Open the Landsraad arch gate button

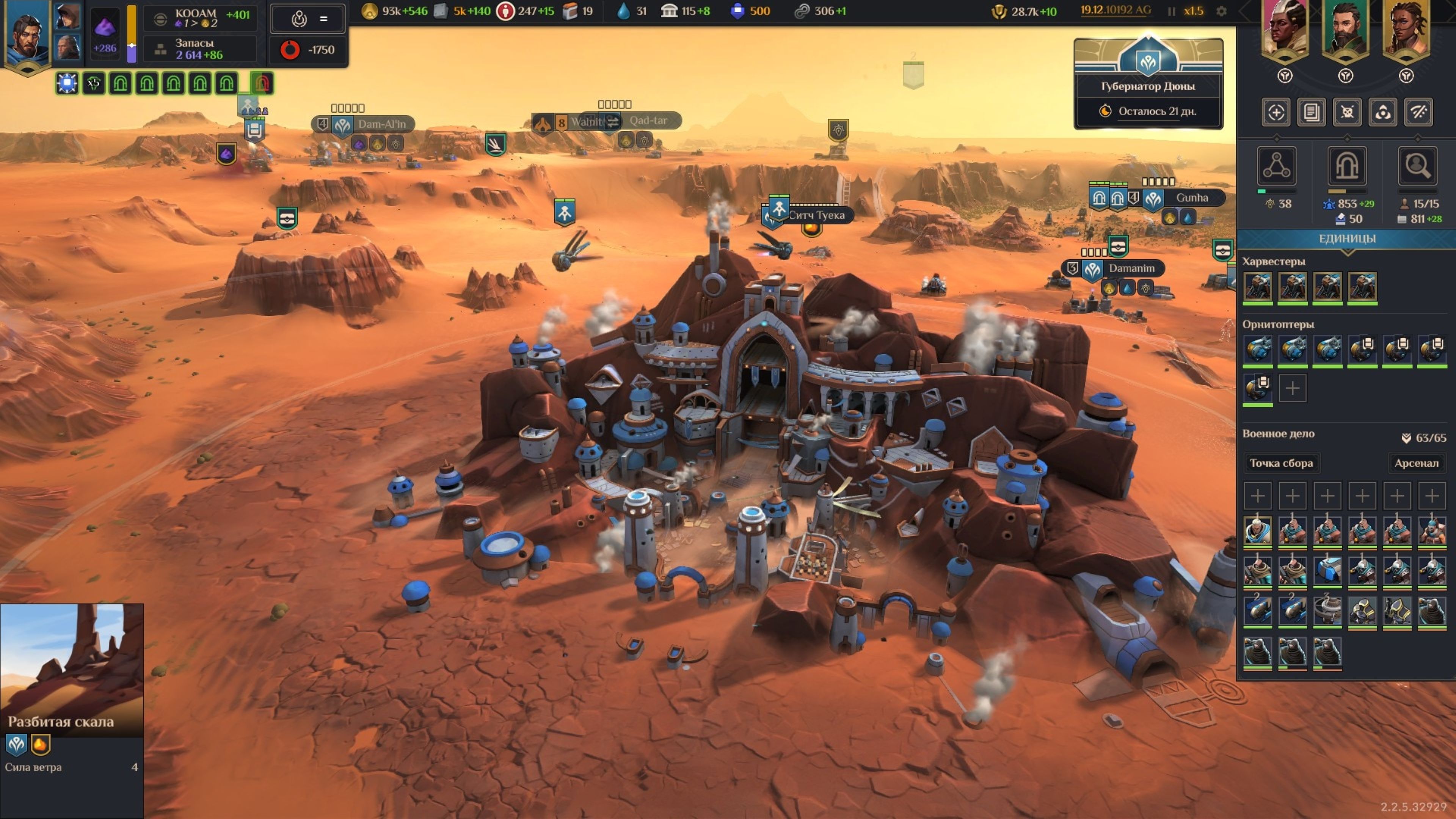(x=1347, y=166)
